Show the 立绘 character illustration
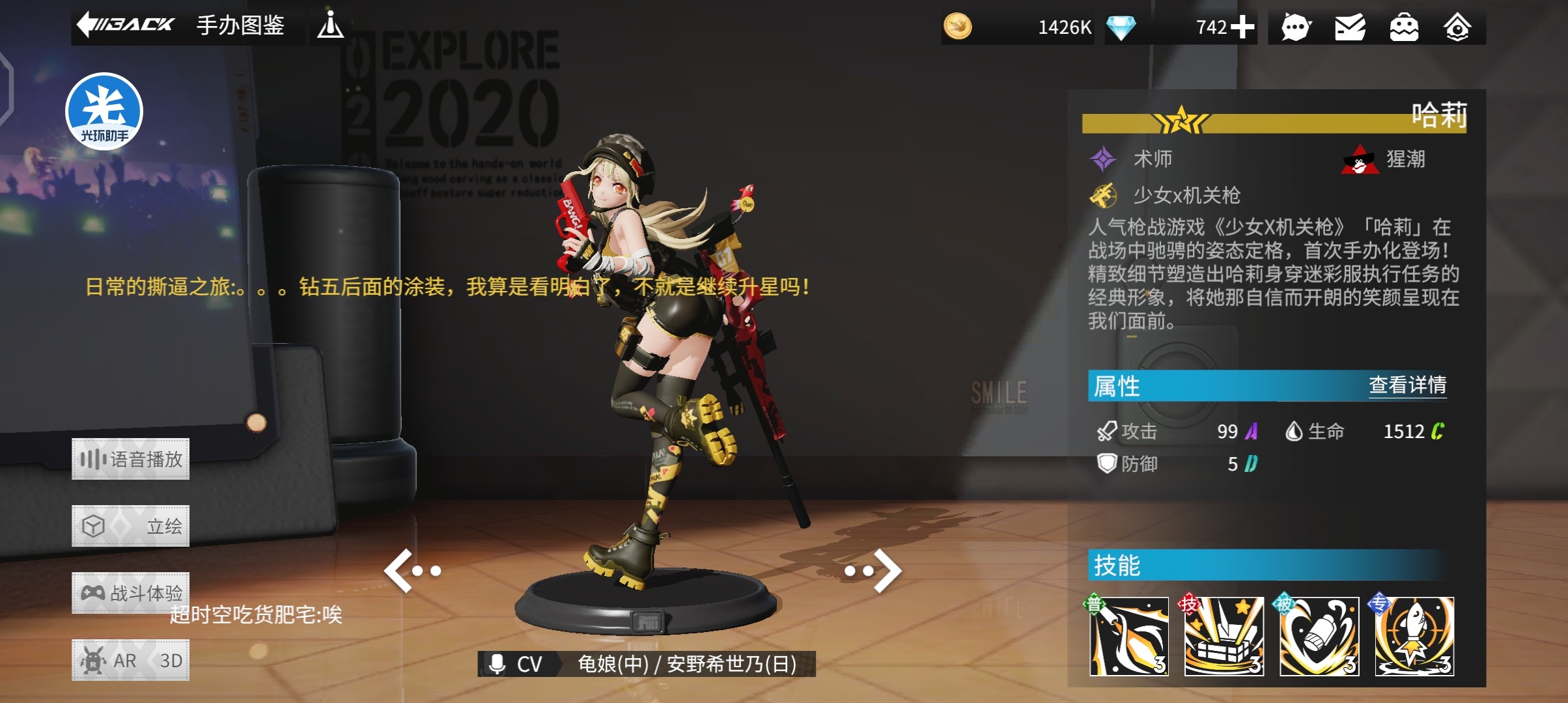 click(x=130, y=526)
